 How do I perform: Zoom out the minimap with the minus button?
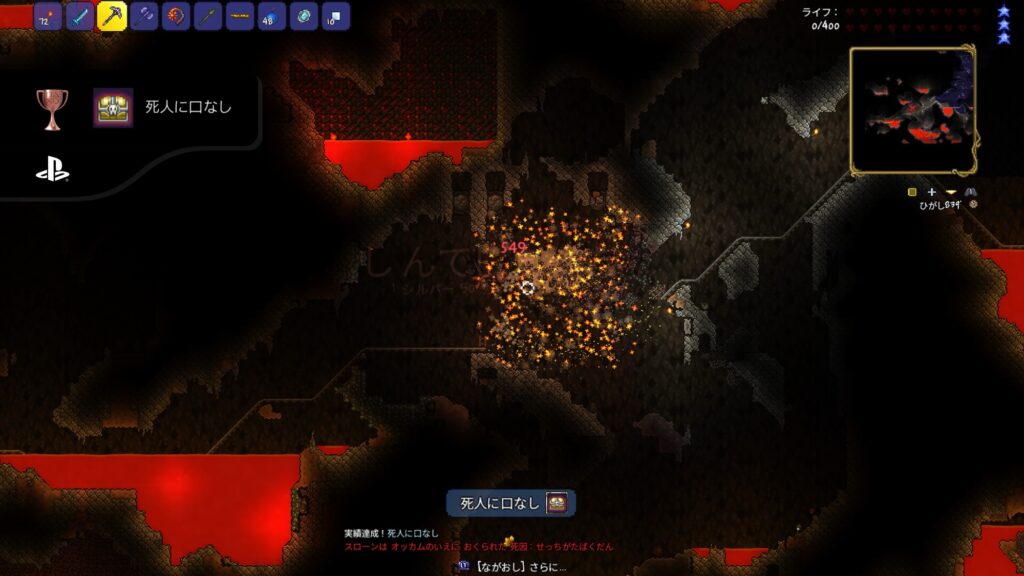tap(951, 191)
